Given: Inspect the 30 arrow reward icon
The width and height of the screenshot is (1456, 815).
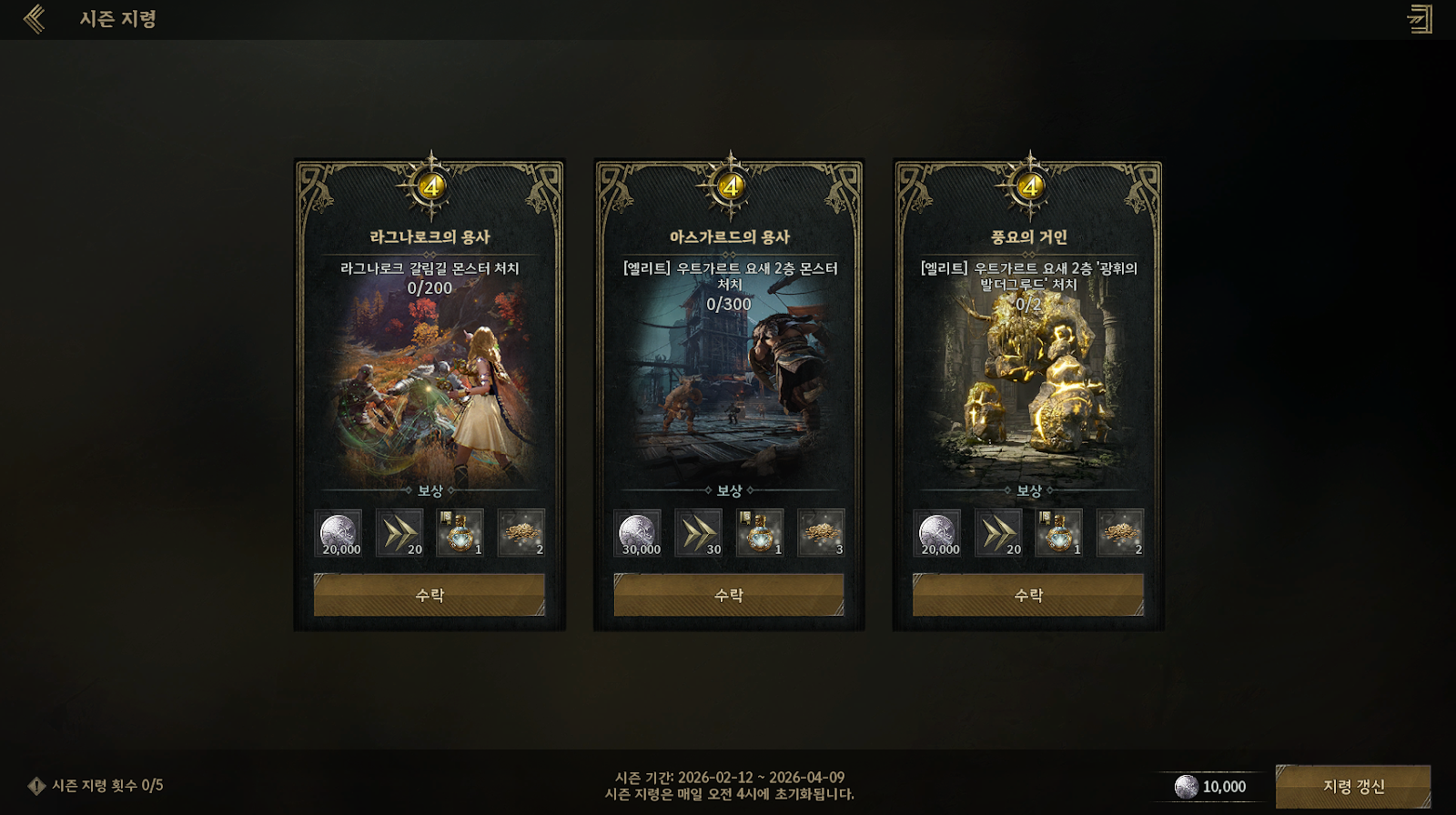Looking at the screenshot, I should pyautogui.click(x=699, y=533).
